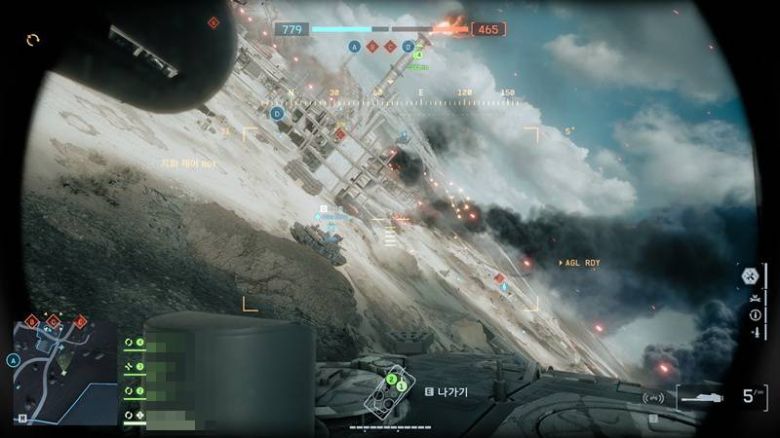780x438 pixels.
Task: Activate the hexagonal repair system icon
Action: (x=750, y=274)
